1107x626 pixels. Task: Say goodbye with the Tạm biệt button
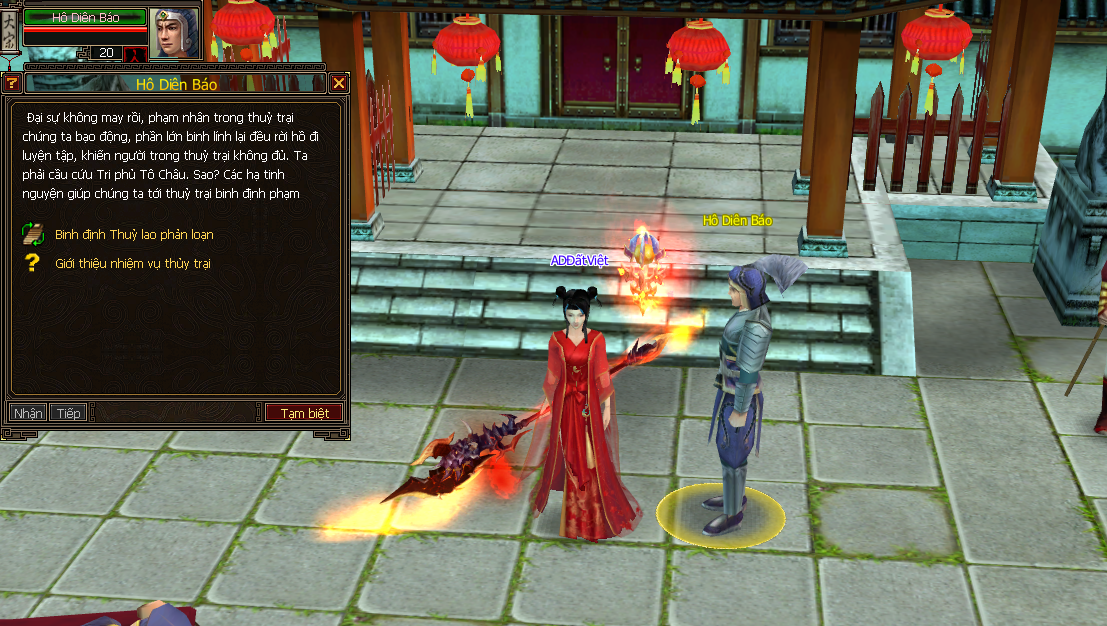tap(304, 413)
